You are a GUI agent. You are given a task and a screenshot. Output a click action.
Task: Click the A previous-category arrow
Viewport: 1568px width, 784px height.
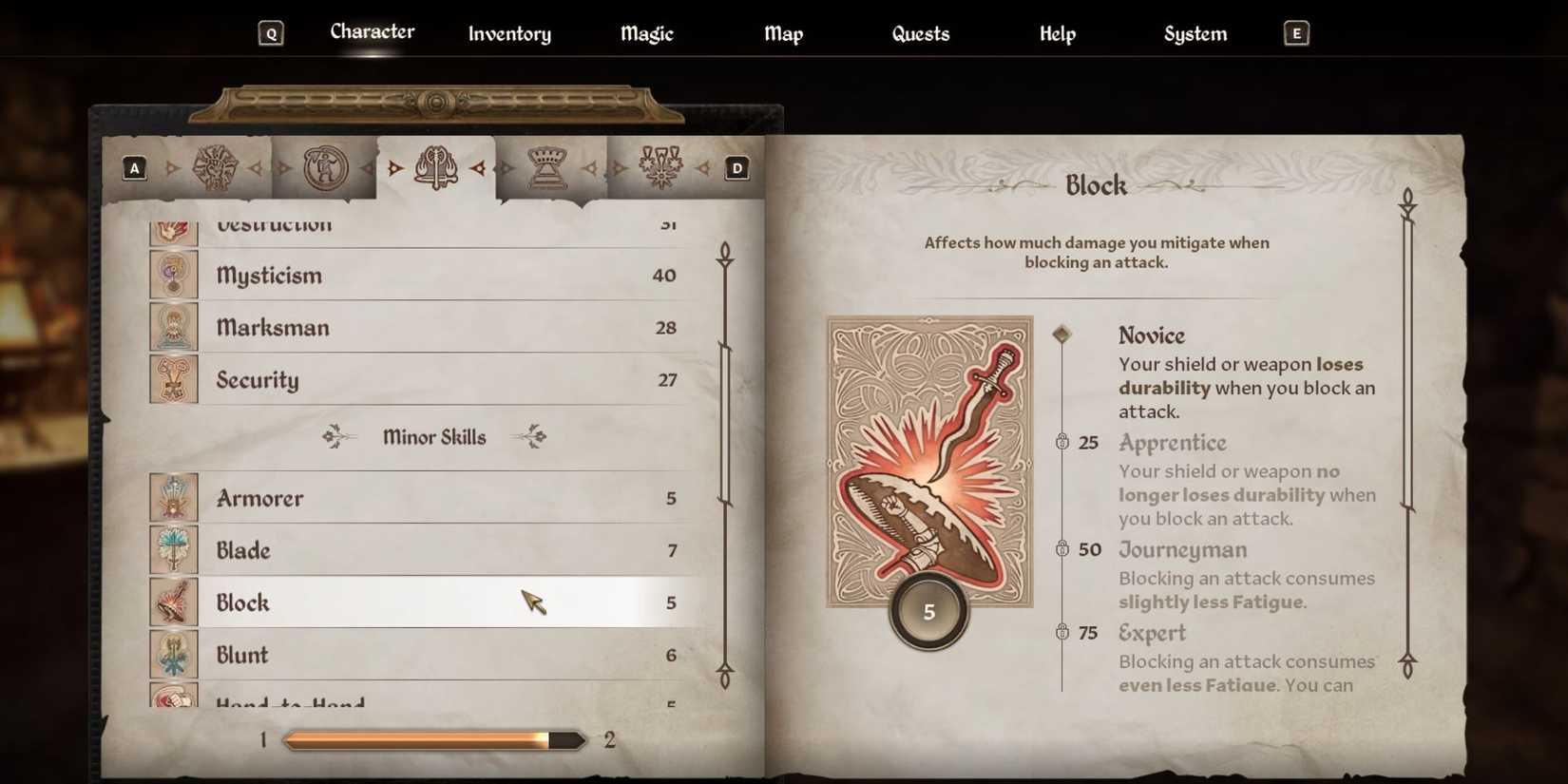tap(134, 167)
